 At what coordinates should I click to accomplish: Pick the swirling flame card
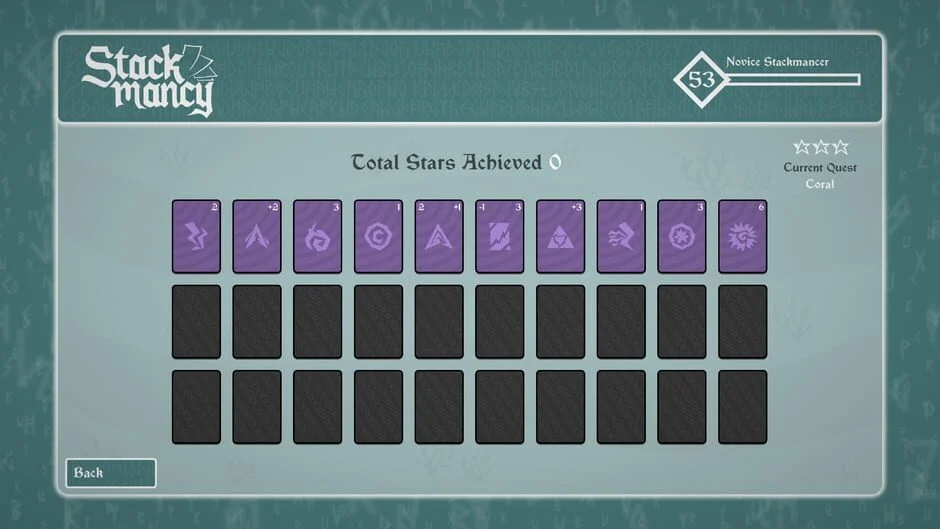click(318, 236)
